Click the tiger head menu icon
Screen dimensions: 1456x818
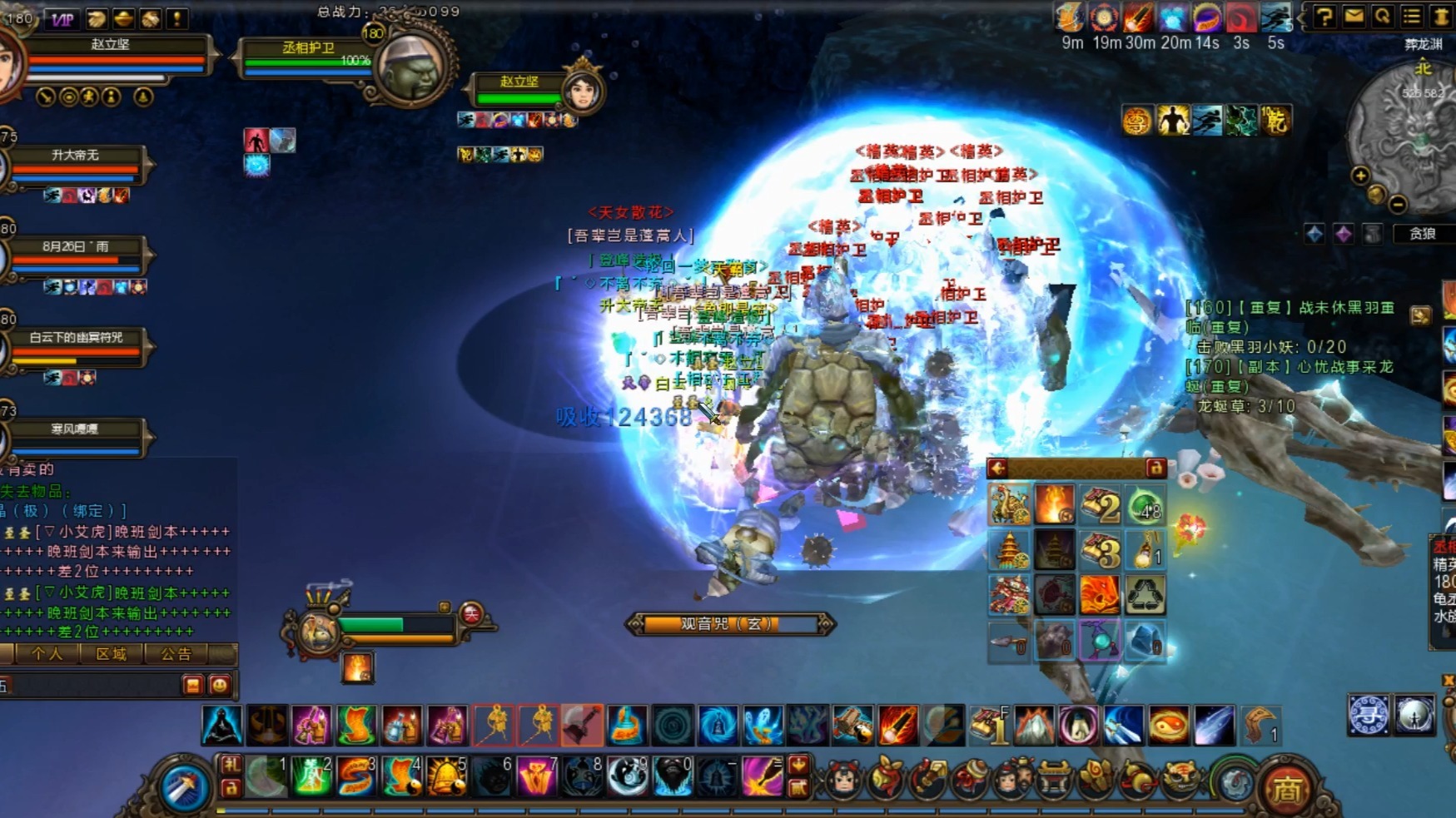tap(1180, 780)
